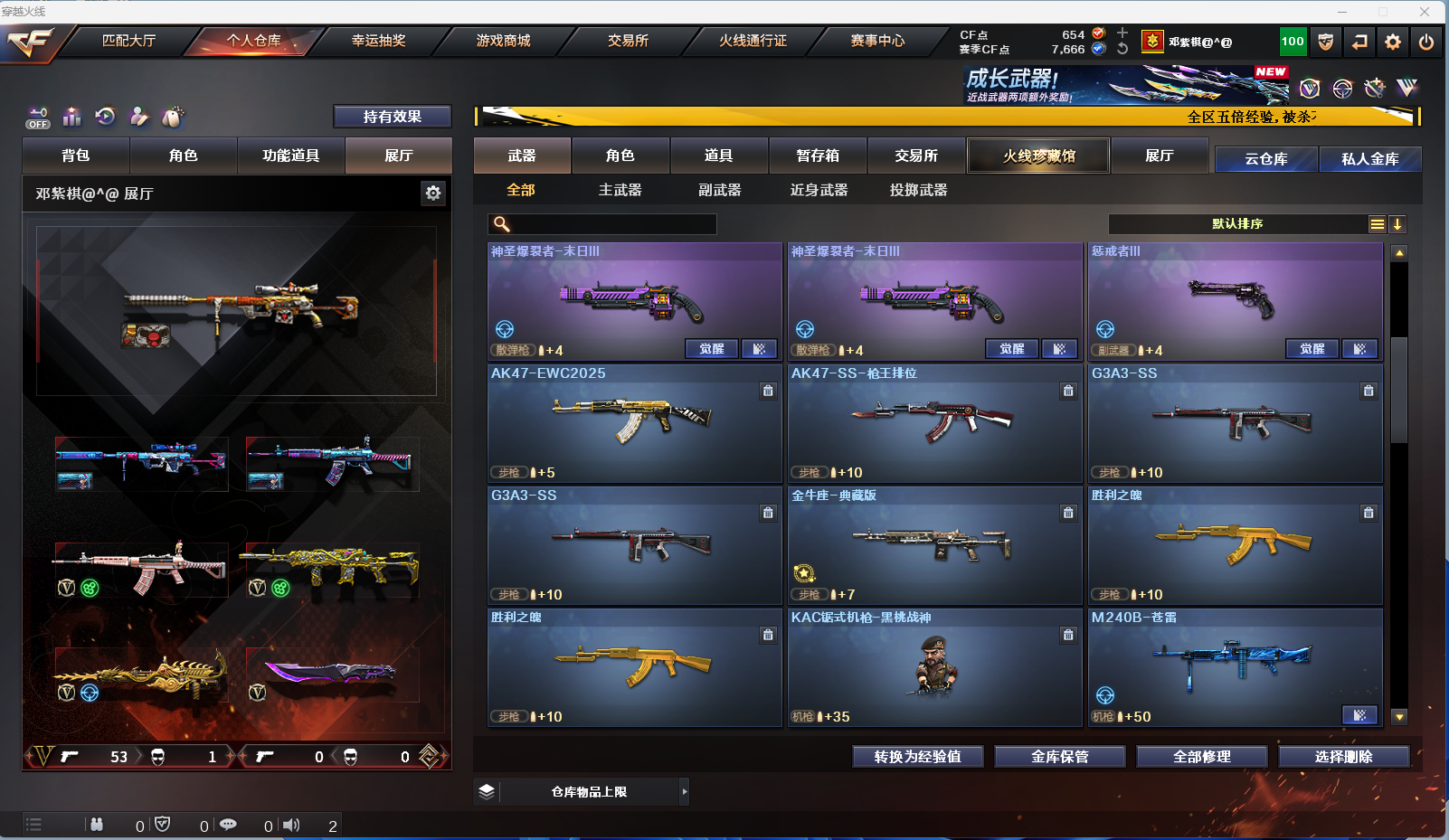Click the 持有效果 button
The image size is (1449, 840).
click(x=392, y=117)
